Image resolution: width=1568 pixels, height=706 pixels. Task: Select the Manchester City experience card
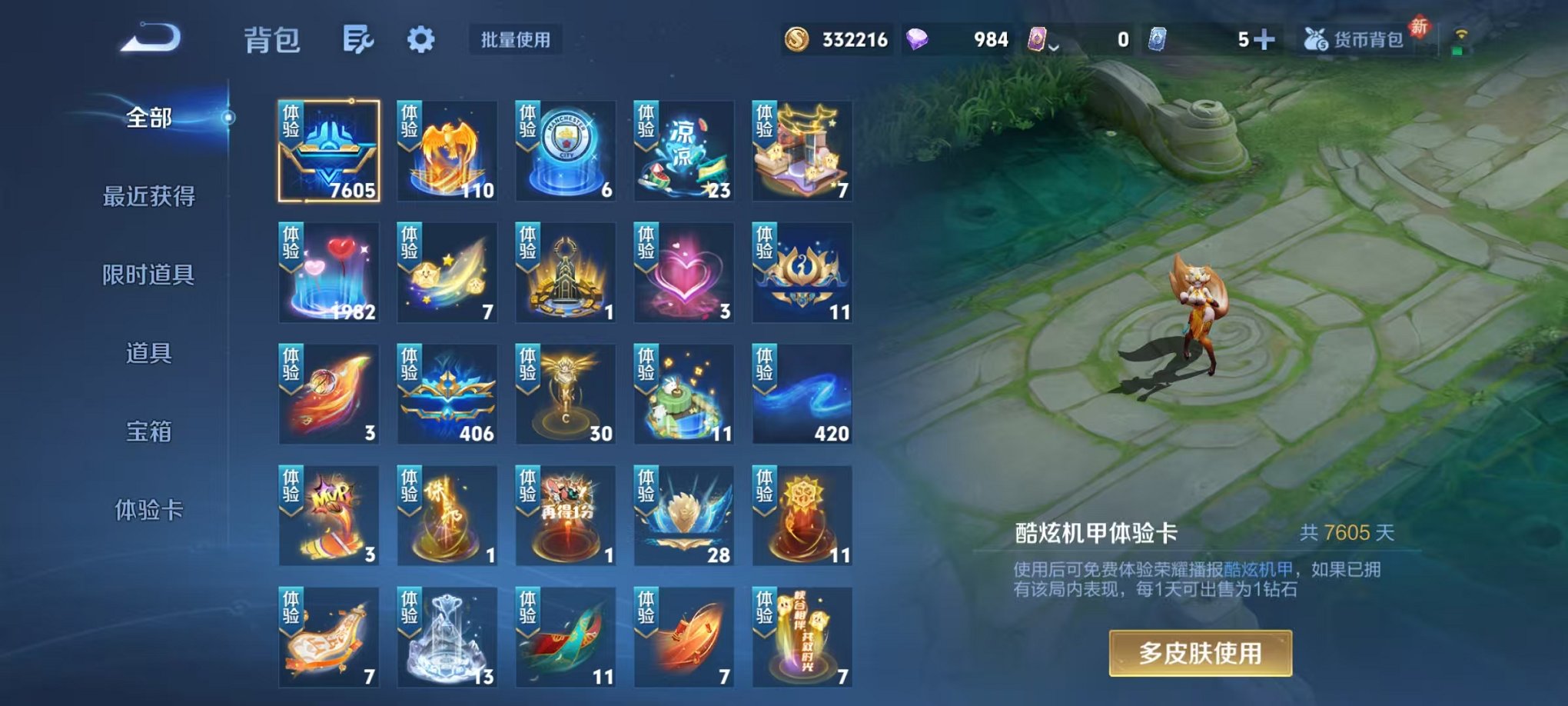[x=564, y=151]
